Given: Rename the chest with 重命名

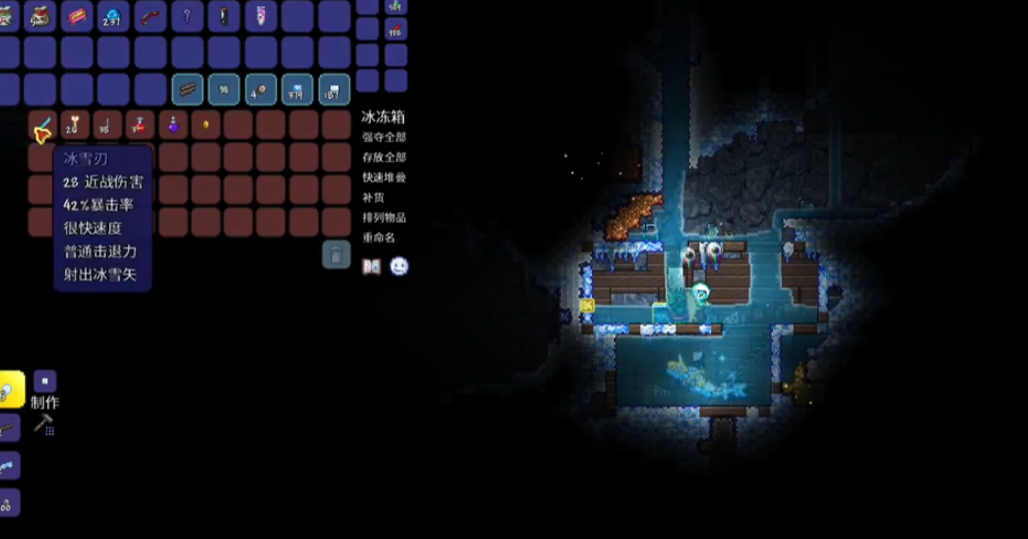Looking at the screenshot, I should 379,237.
